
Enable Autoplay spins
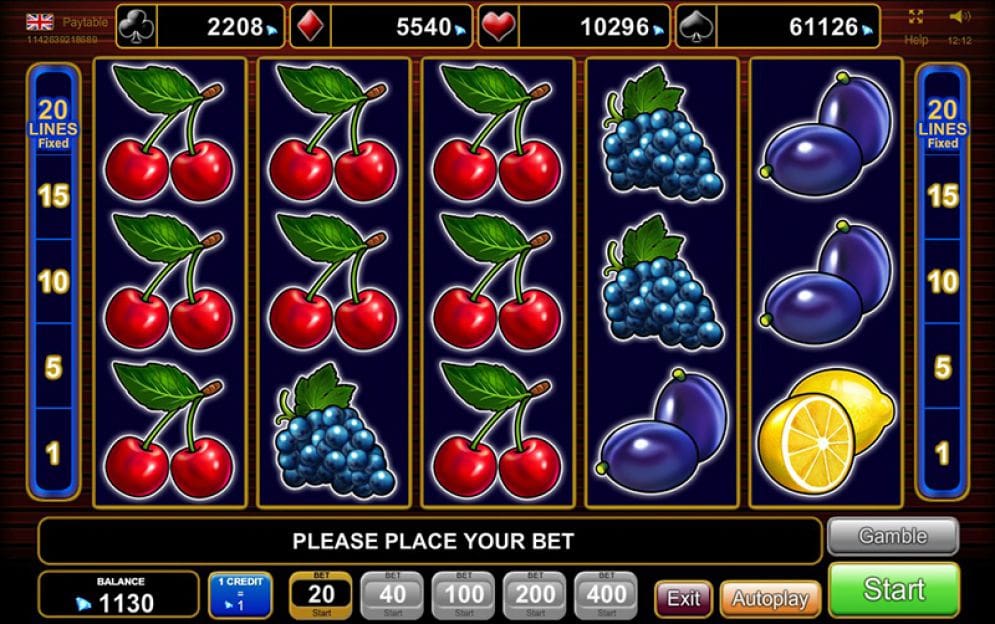coord(769,599)
